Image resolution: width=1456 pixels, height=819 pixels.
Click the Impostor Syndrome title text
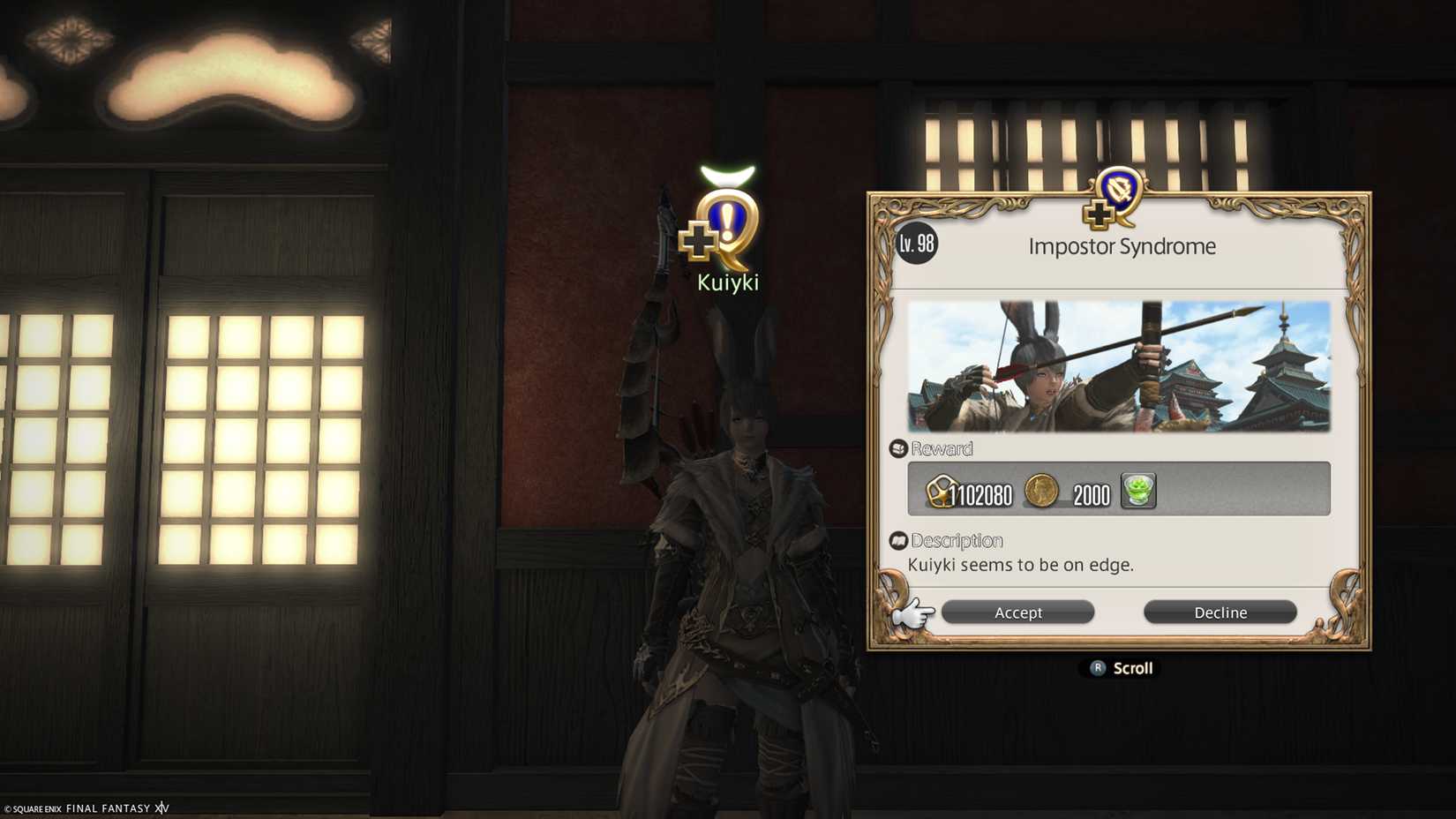tap(1122, 246)
